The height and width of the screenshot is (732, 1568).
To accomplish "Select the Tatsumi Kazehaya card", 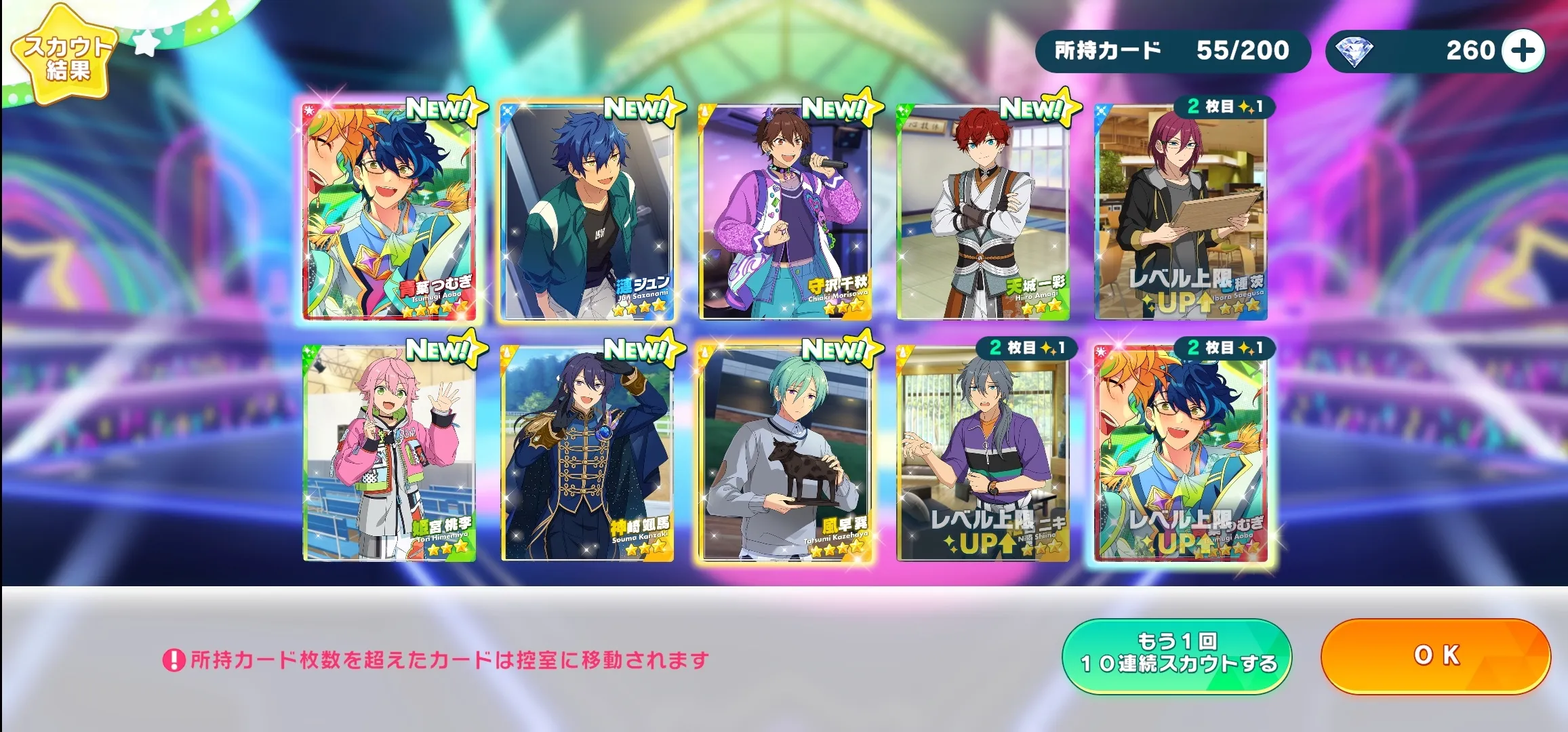I will [785, 453].
